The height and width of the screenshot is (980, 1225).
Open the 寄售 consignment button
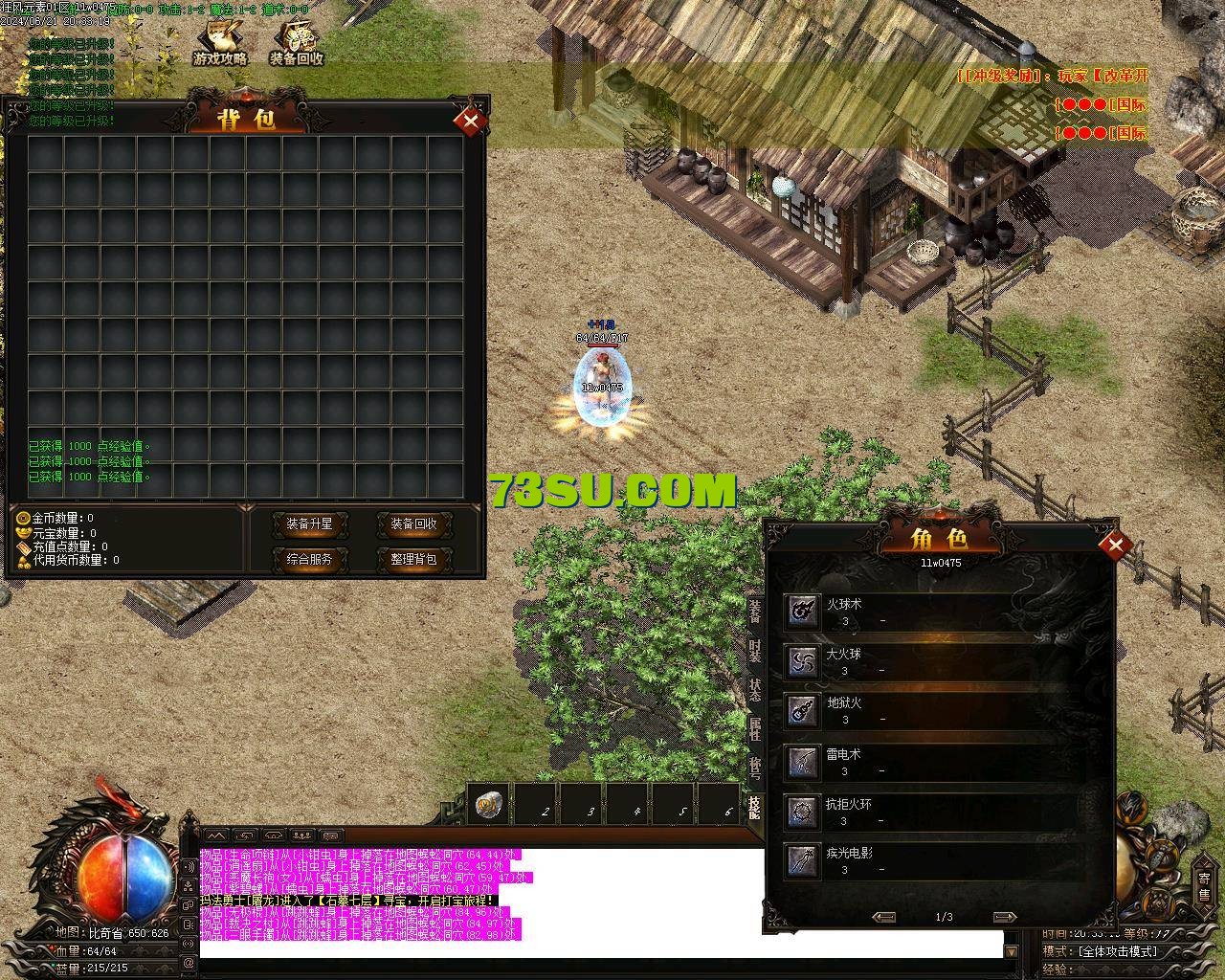(1204, 884)
